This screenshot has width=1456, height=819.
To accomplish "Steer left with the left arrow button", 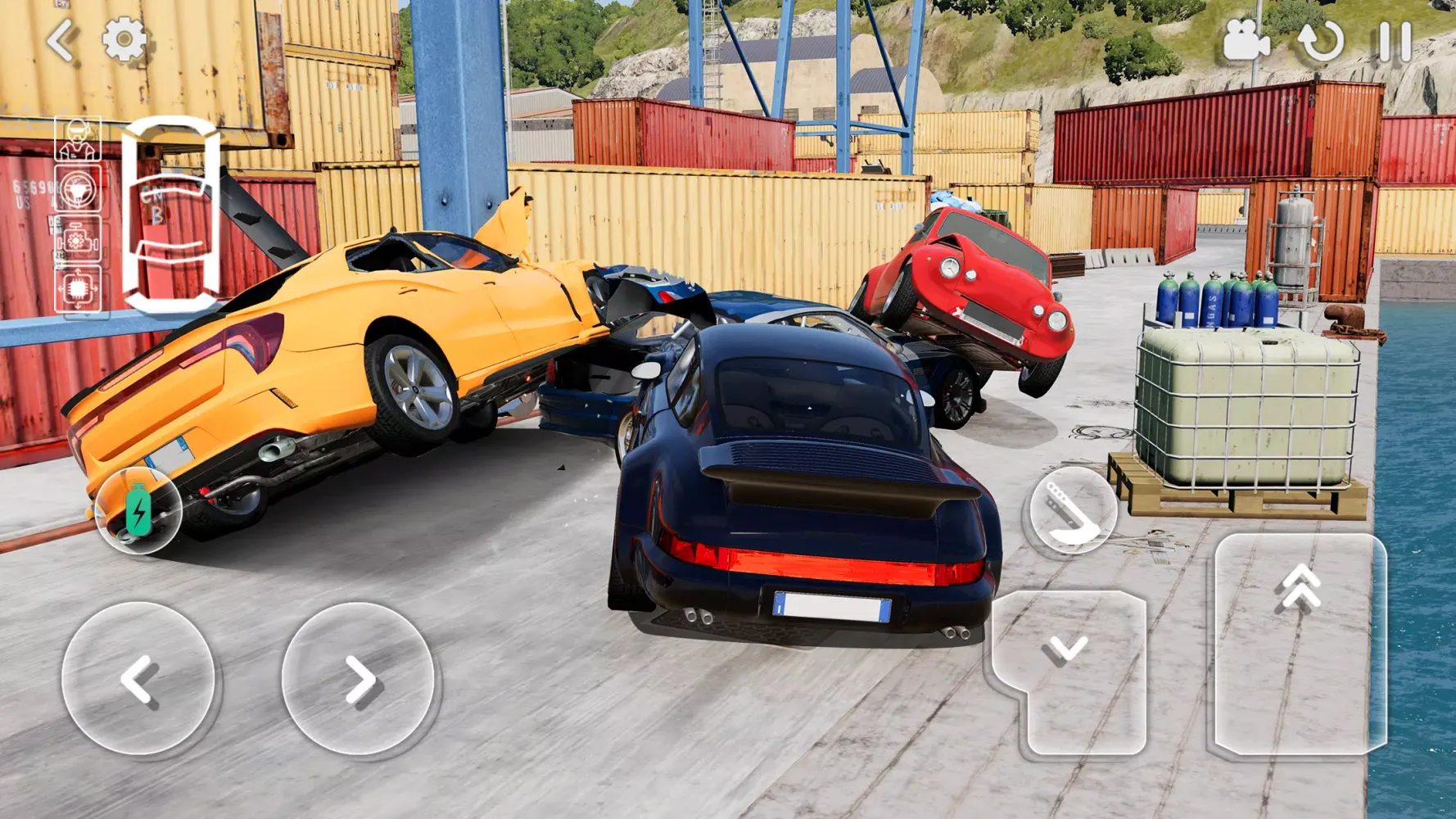I will point(138,678).
